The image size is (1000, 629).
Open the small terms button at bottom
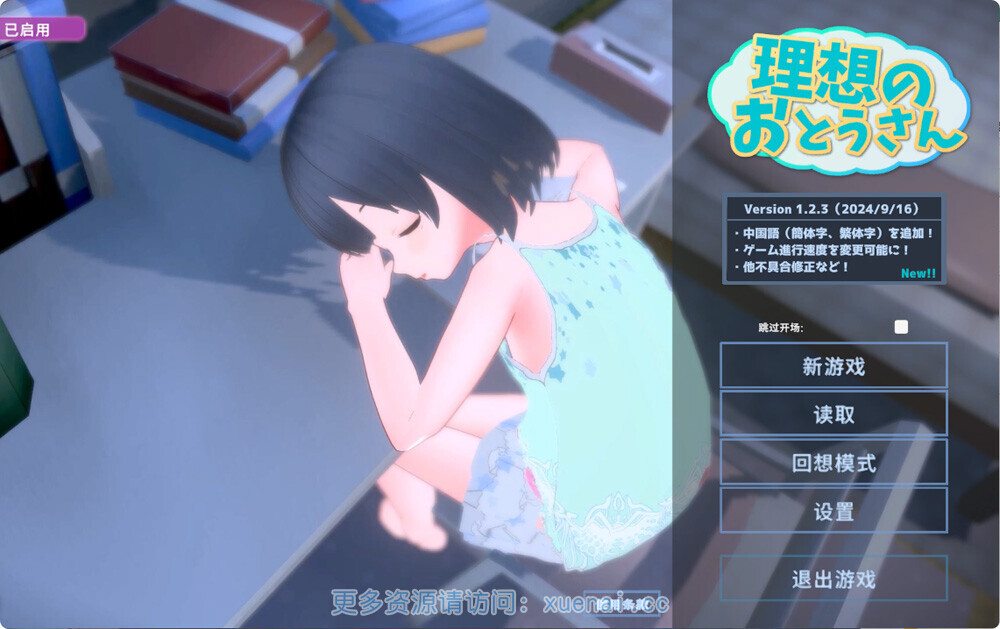(x=621, y=603)
